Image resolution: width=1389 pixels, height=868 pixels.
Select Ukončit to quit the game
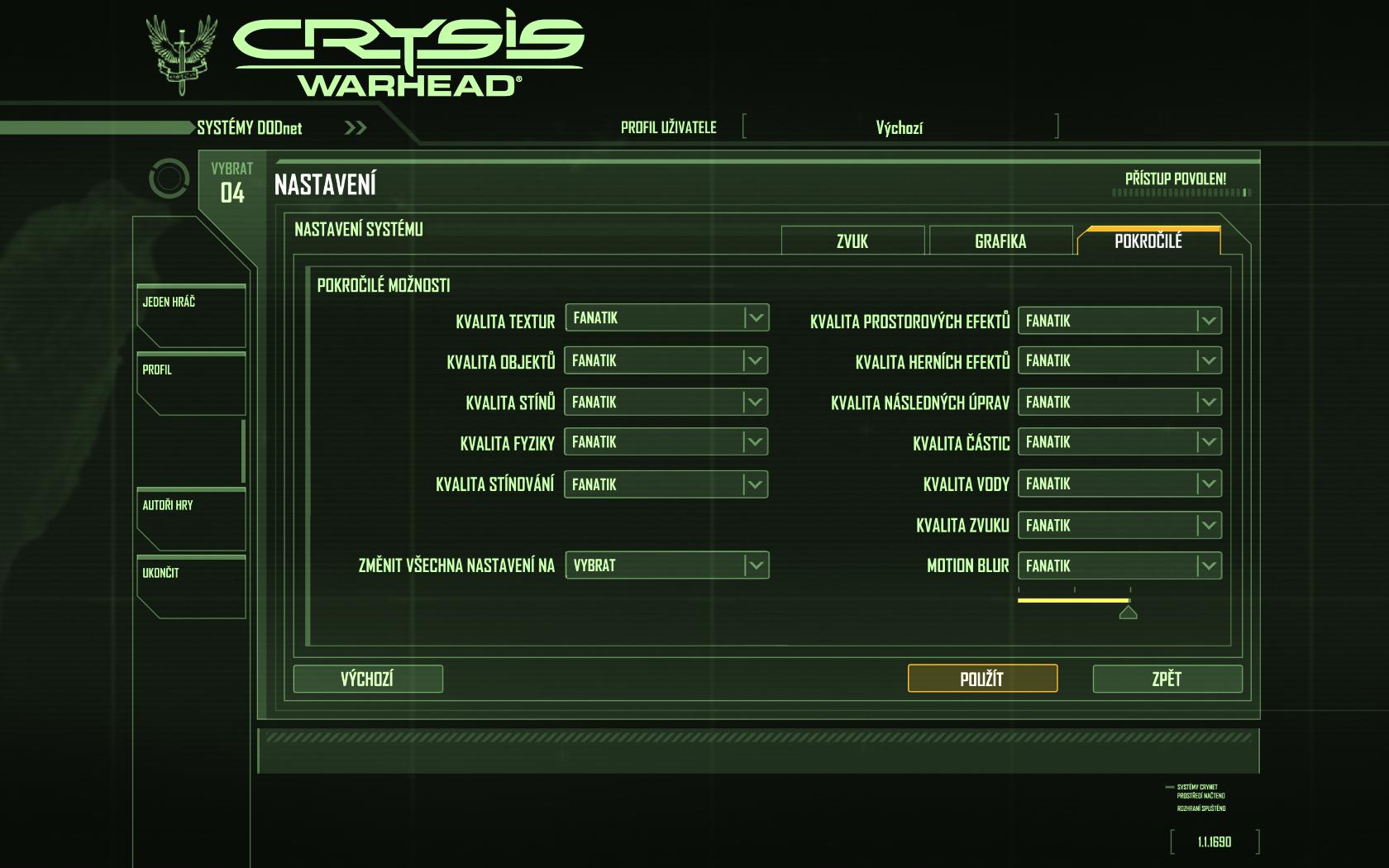pyautogui.click(x=191, y=586)
